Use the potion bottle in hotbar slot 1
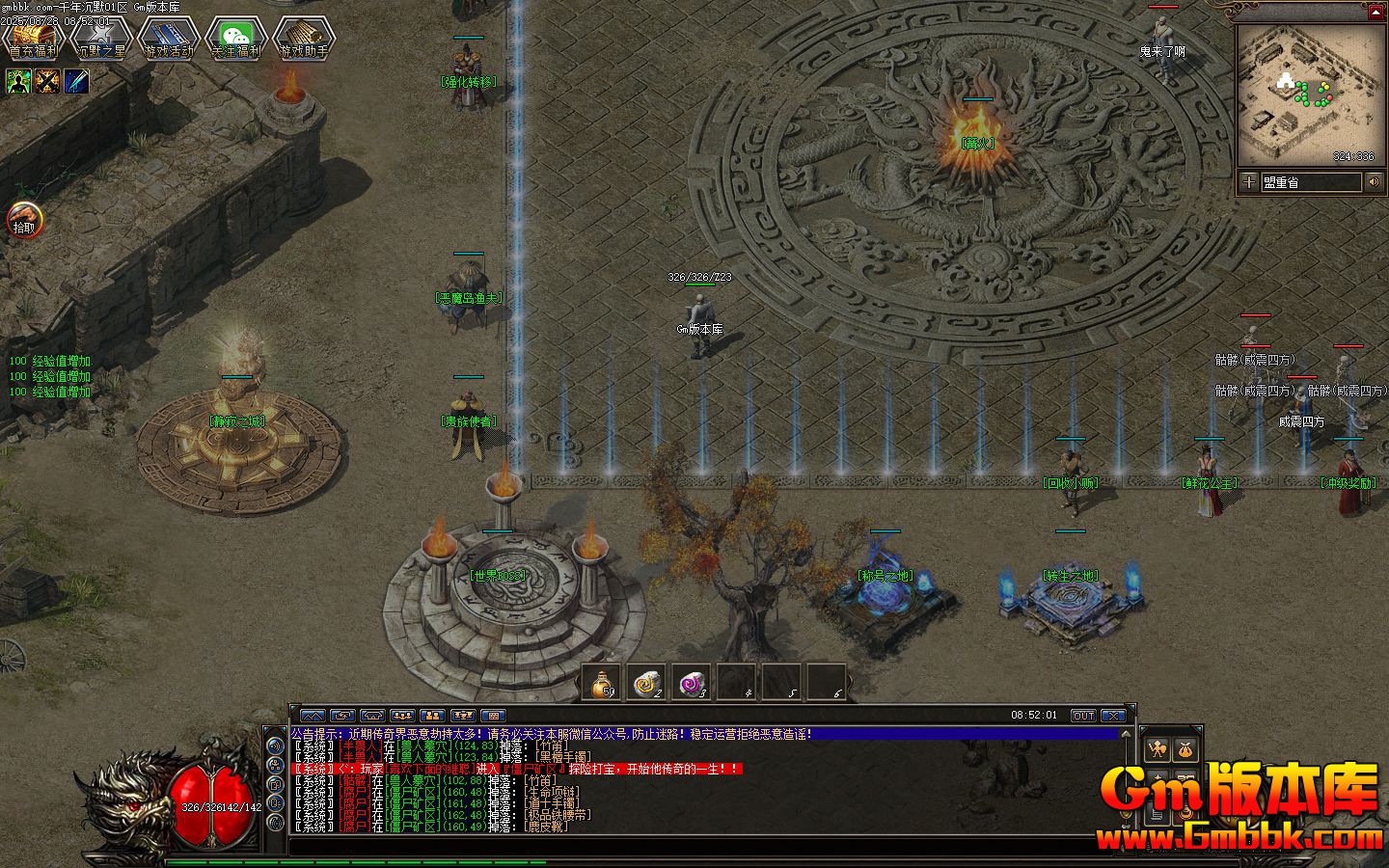The width and height of the screenshot is (1389, 868). coord(605,683)
